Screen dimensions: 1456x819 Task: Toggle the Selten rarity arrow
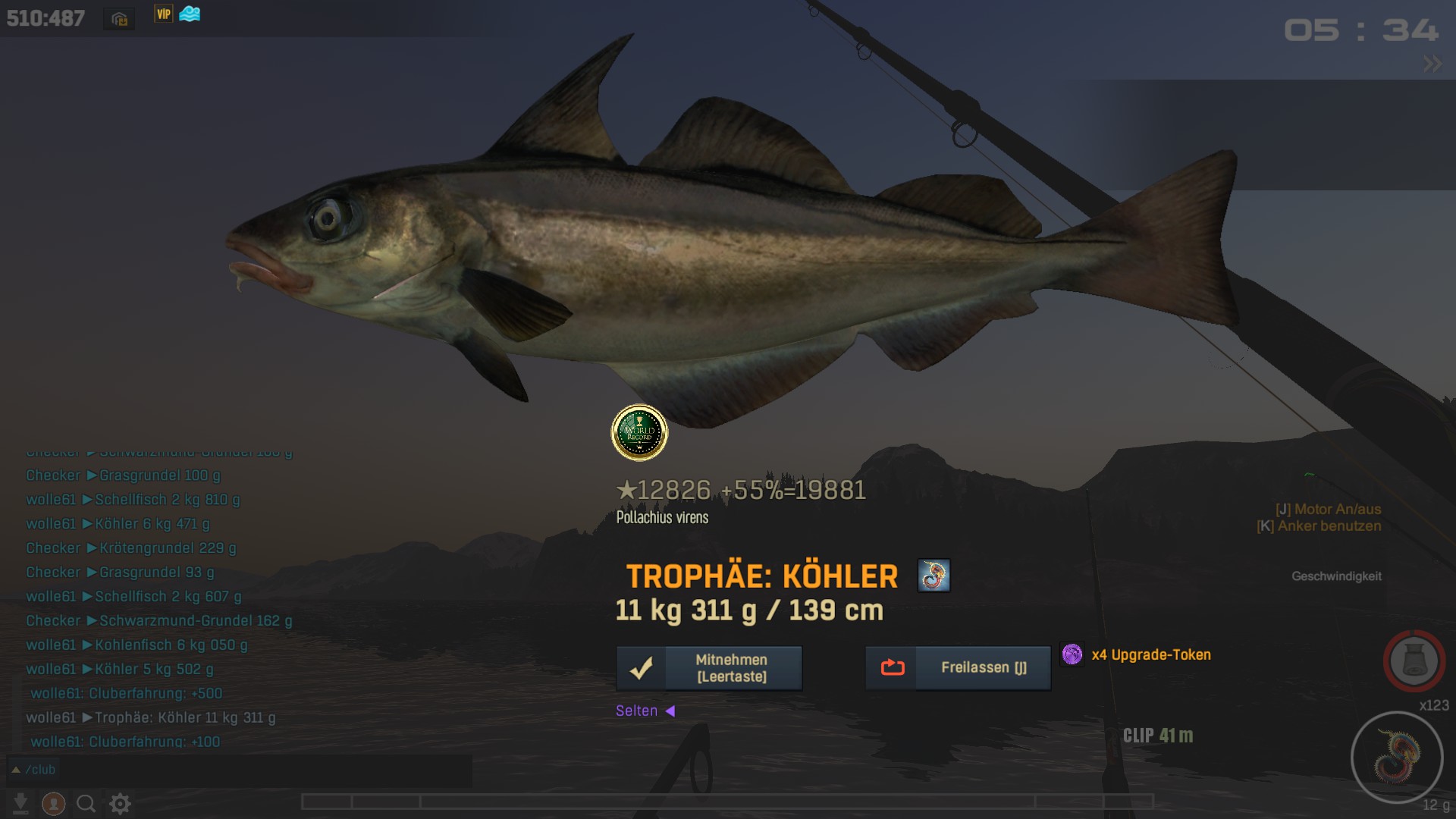pos(670,711)
